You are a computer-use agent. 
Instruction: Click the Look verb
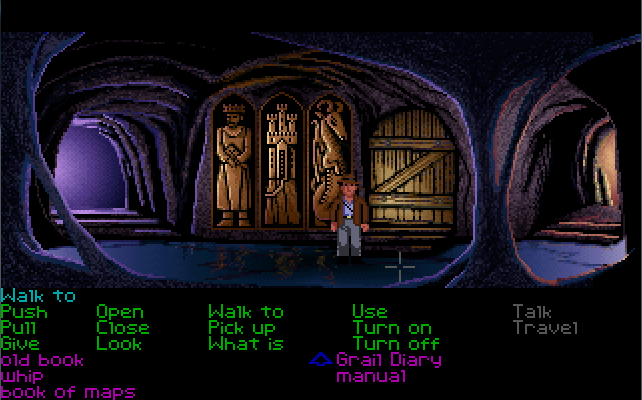[x=120, y=344]
